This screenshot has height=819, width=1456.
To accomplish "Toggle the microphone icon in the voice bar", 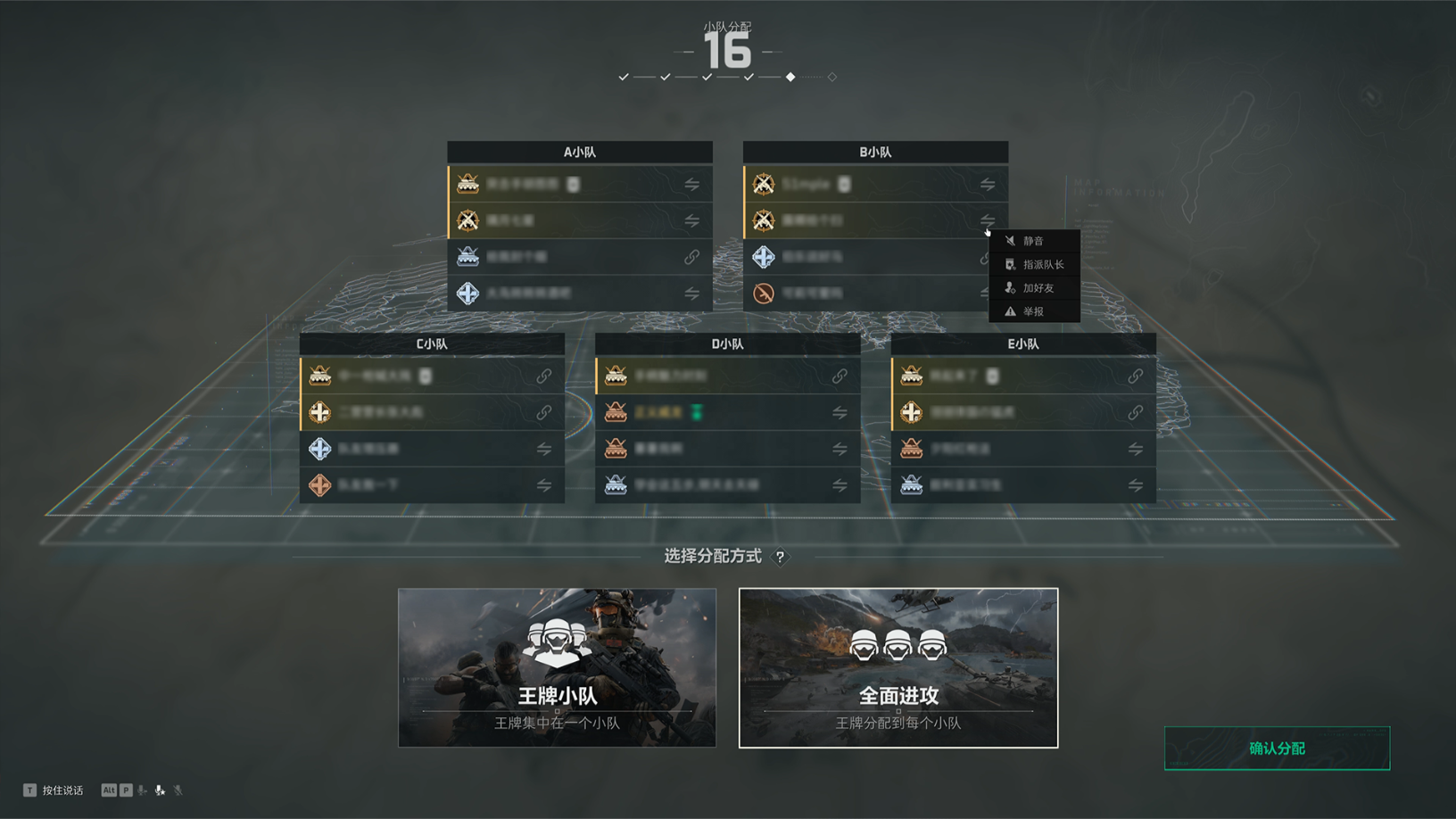I will (160, 790).
